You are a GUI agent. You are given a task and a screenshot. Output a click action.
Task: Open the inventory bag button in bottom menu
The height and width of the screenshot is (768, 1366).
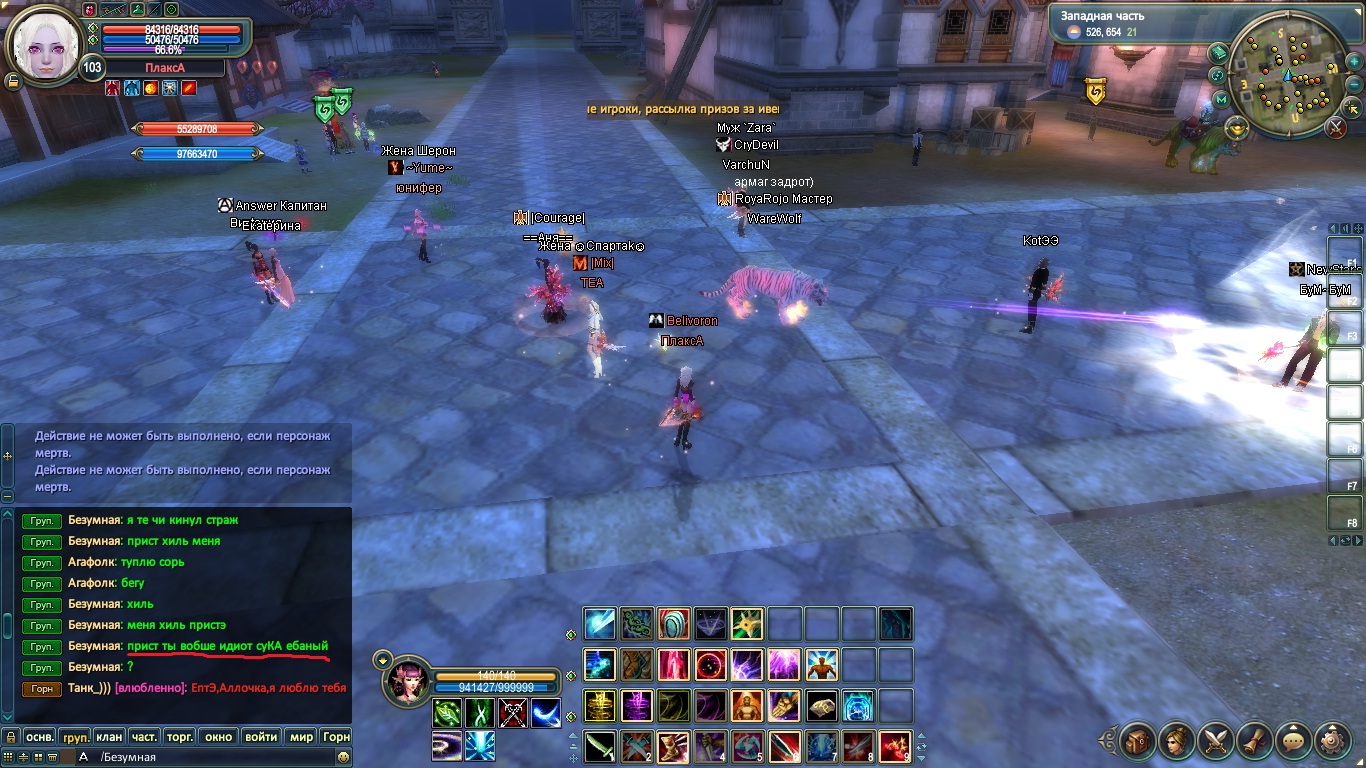click(1138, 741)
